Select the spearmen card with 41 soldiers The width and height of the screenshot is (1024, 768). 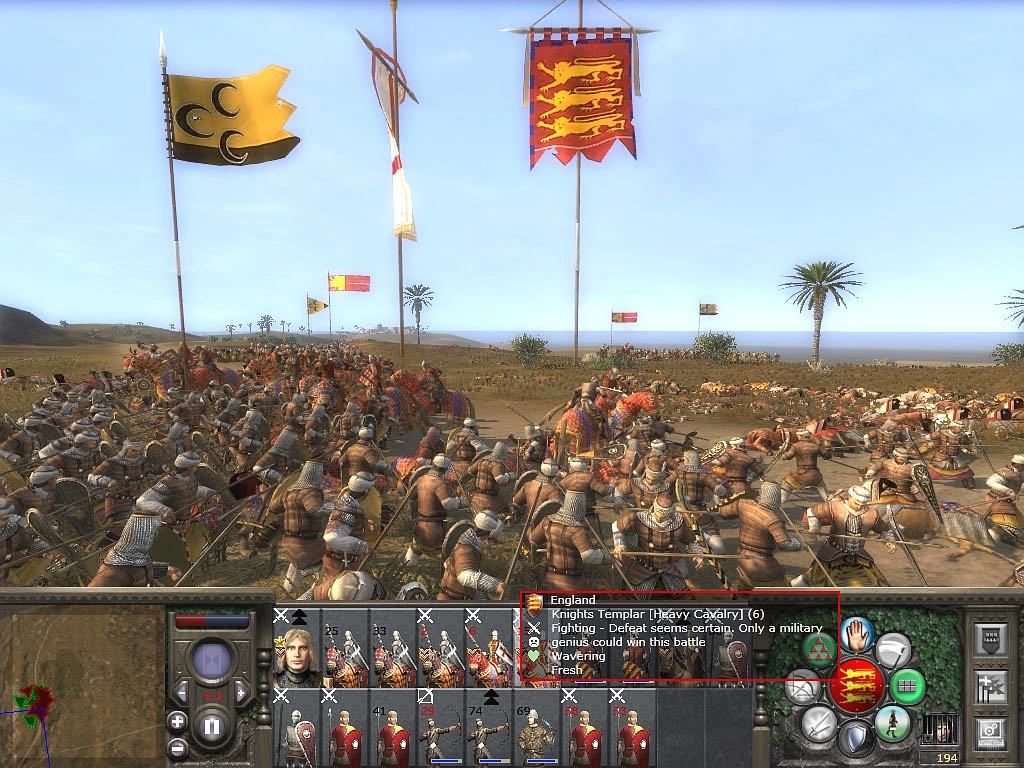(x=392, y=735)
